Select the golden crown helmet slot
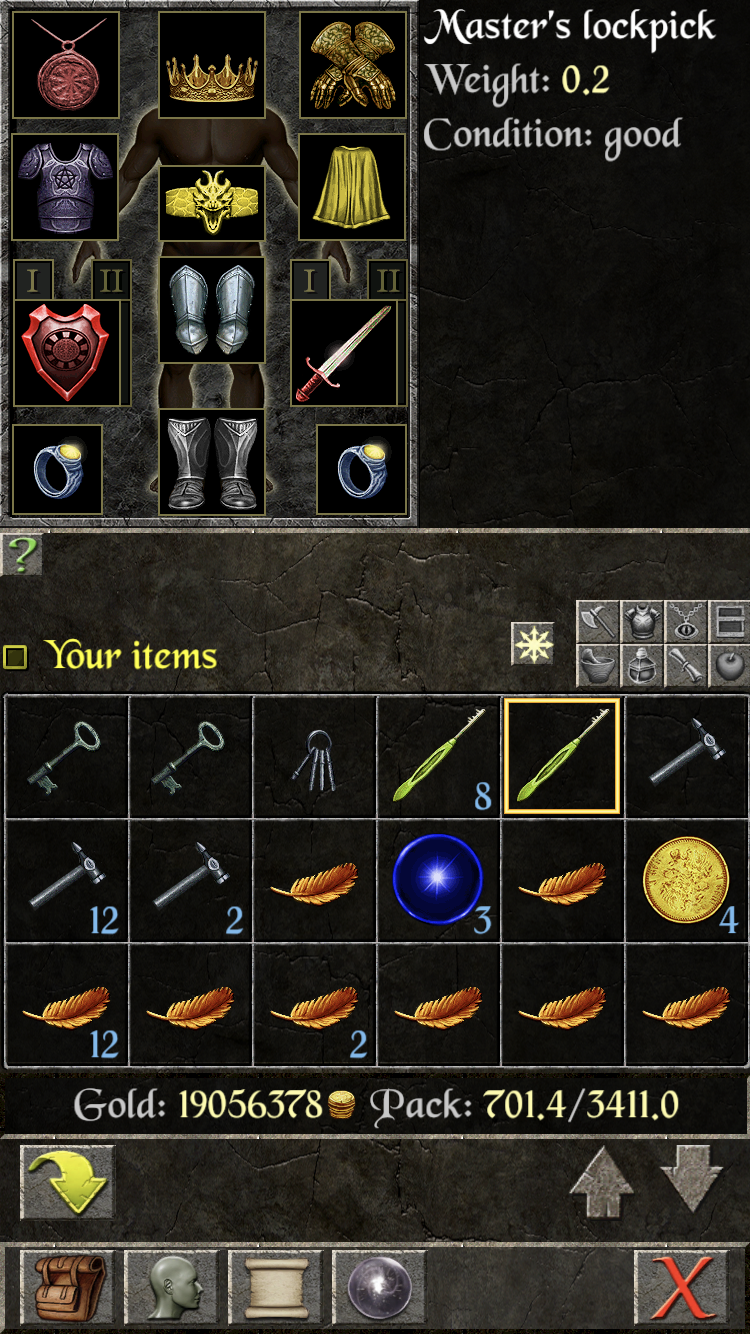Image resolution: width=750 pixels, height=1334 pixels. [x=212, y=66]
